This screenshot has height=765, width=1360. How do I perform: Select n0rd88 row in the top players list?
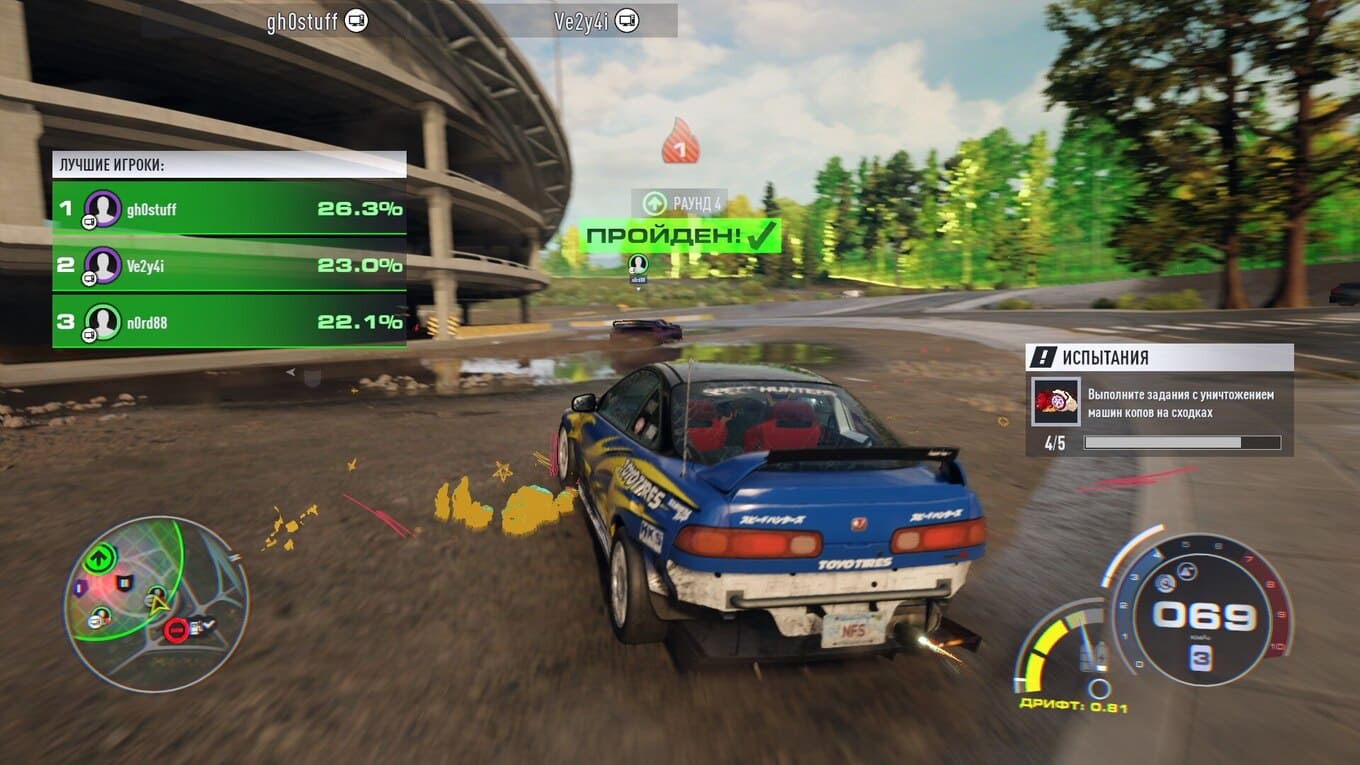(x=229, y=322)
